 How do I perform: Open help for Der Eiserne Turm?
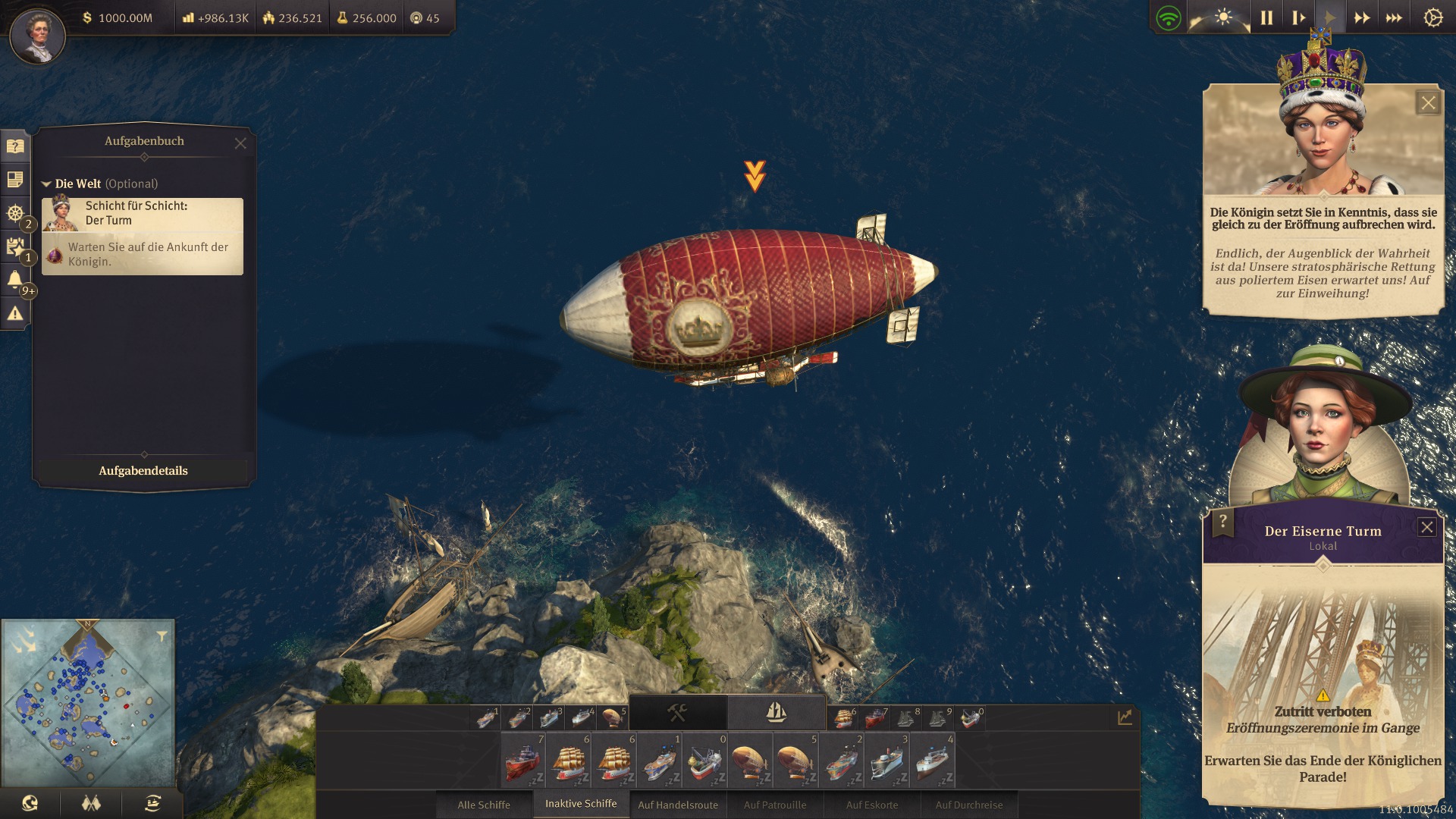[x=1222, y=522]
